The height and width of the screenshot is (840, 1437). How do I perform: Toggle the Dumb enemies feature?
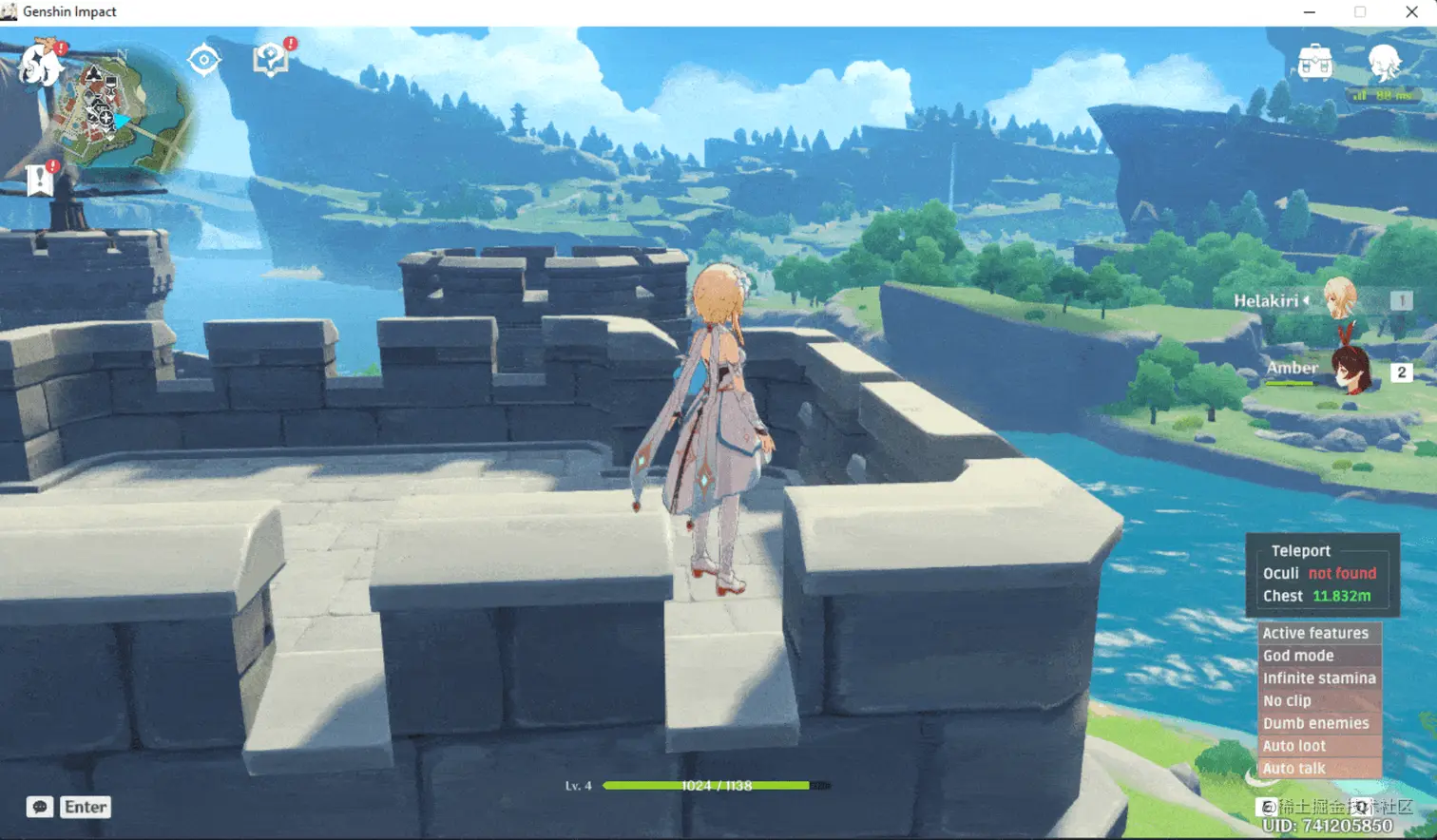(1315, 723)
